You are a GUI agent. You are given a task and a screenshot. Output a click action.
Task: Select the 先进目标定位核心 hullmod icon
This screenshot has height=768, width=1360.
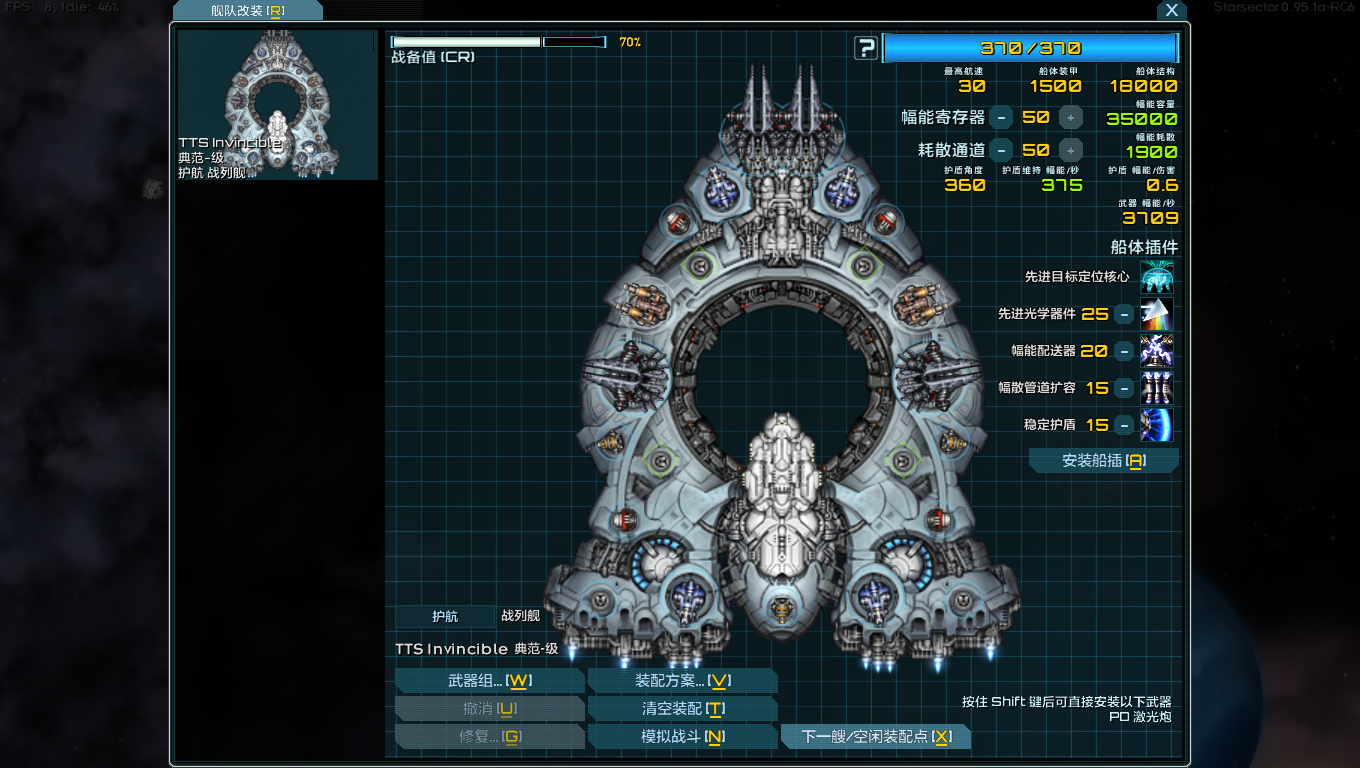1156,277
